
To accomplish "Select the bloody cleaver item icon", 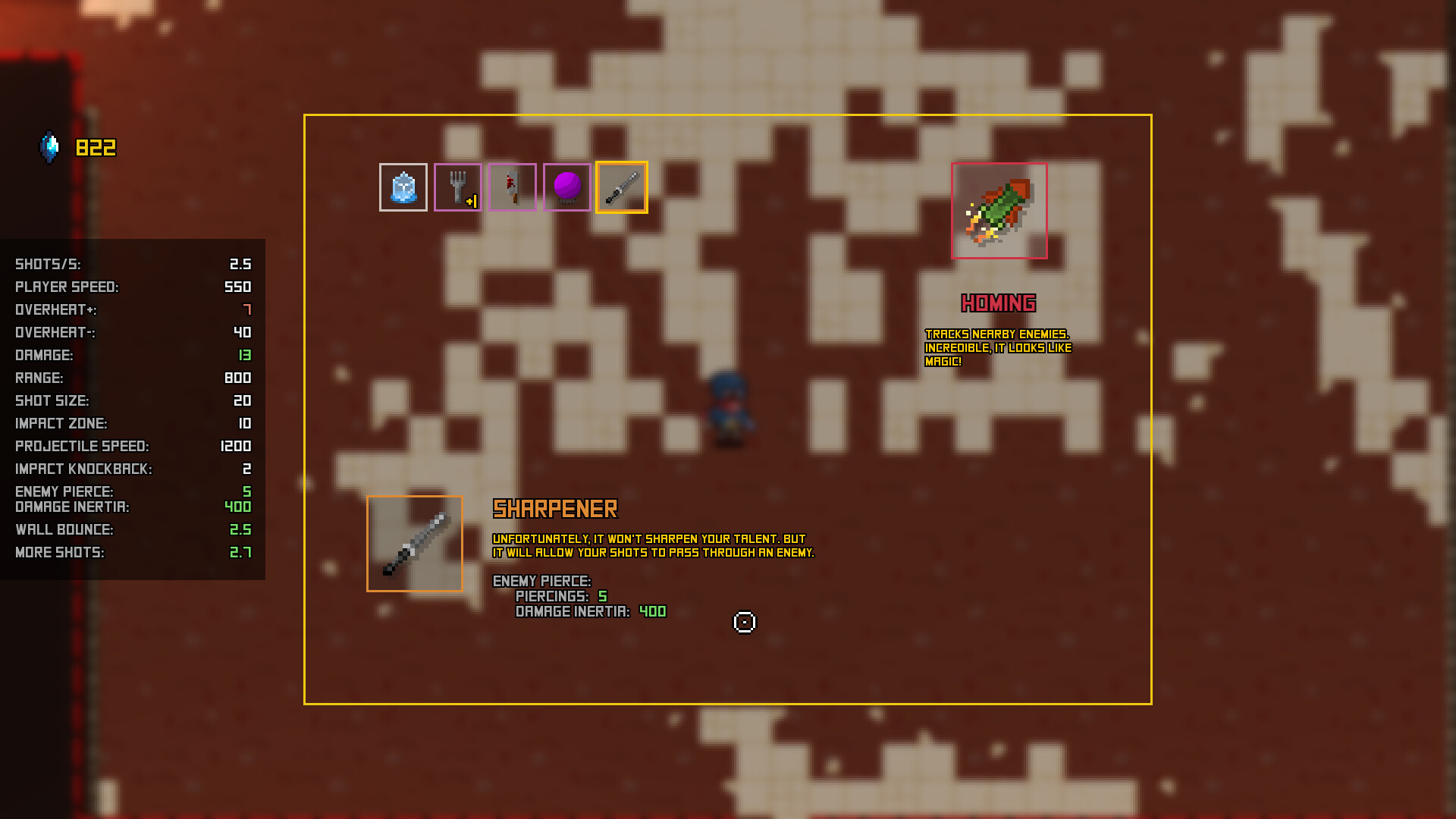I will [x=513, y=187].
